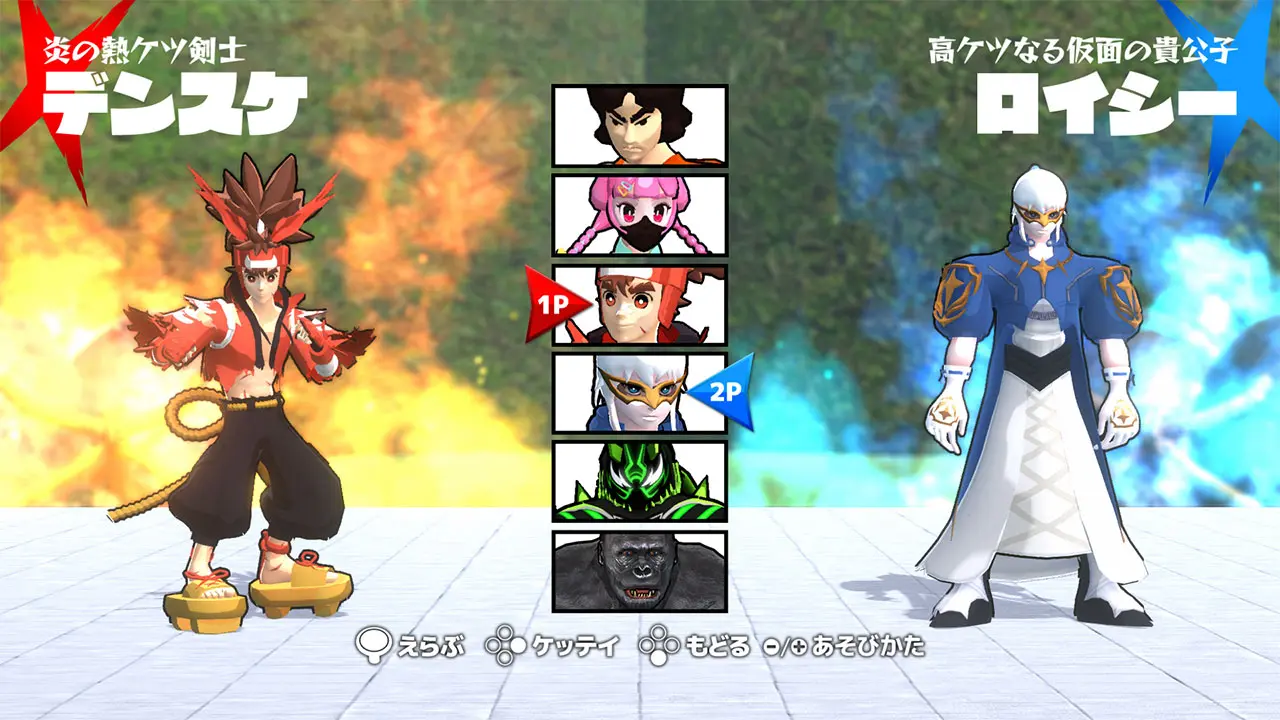Screen dimensions: 1280x720
Task: Click the blue 2P cursor arrow
Action: pos(728,390)
